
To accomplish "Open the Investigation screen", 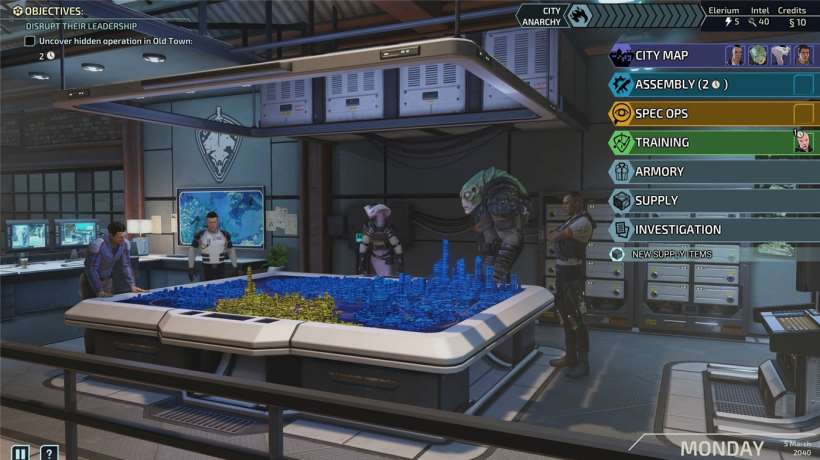I will (x=678, y=230).
